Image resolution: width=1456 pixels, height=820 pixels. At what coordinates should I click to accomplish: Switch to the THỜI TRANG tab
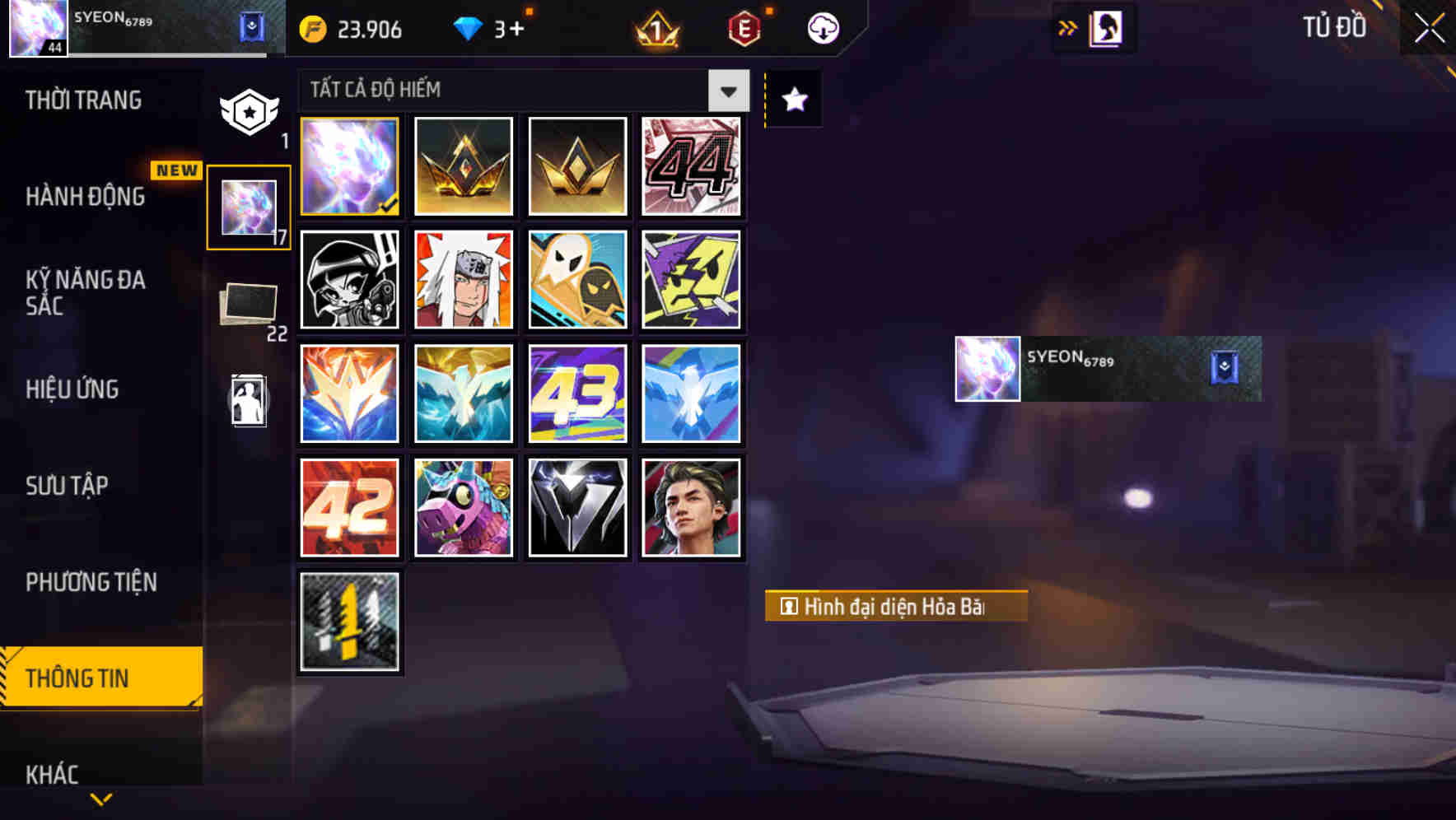82,100
